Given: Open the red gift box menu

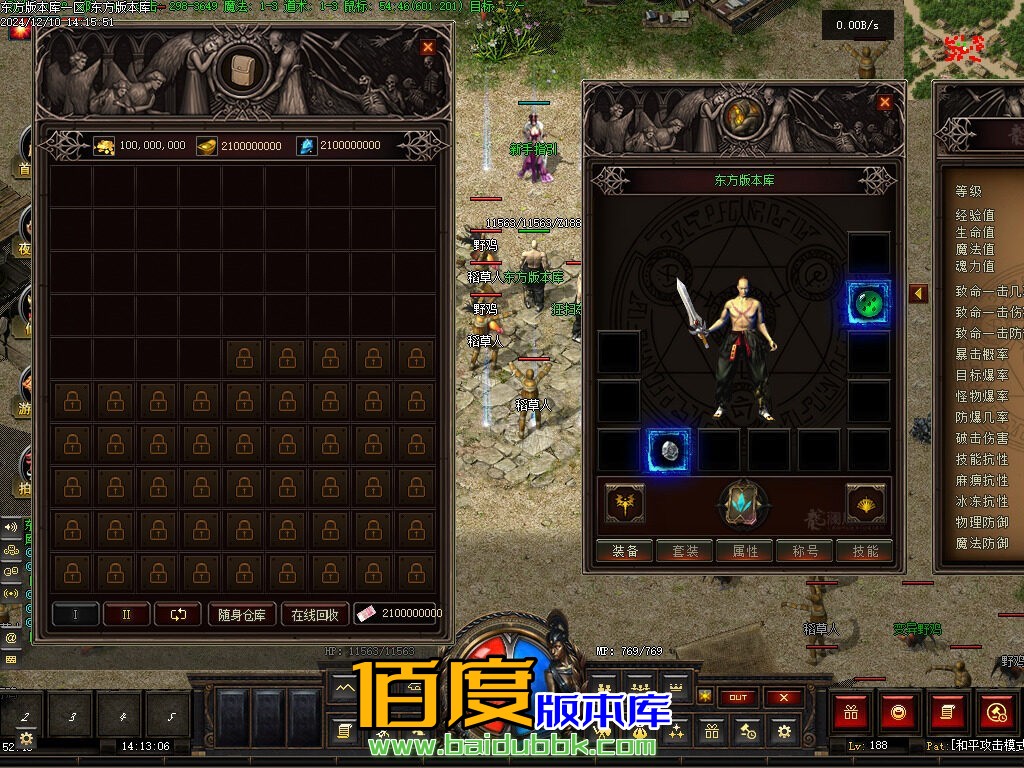Looking at the screenshot, I should [852, 712].
